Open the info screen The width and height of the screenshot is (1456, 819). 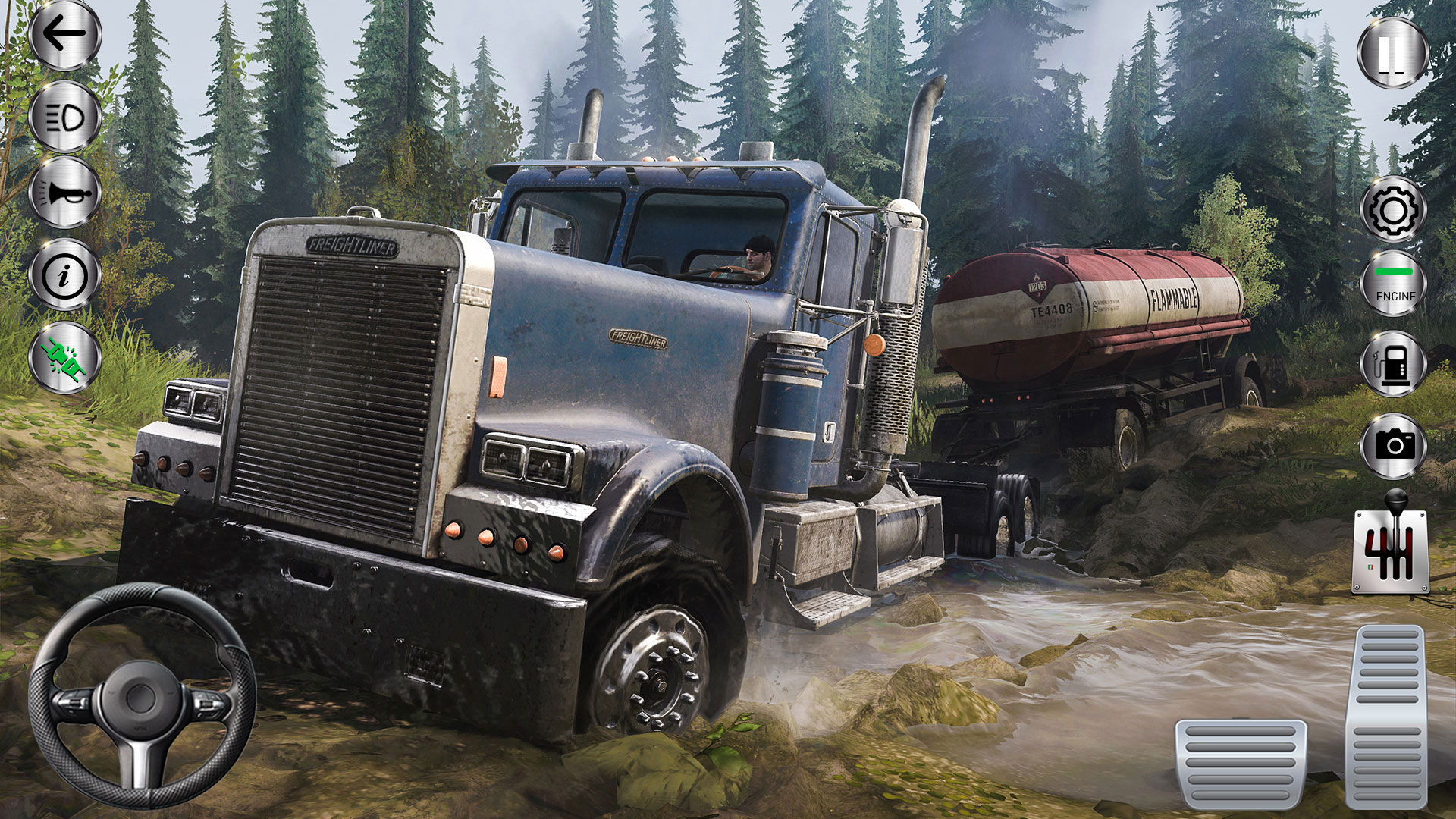click(63, 275)
